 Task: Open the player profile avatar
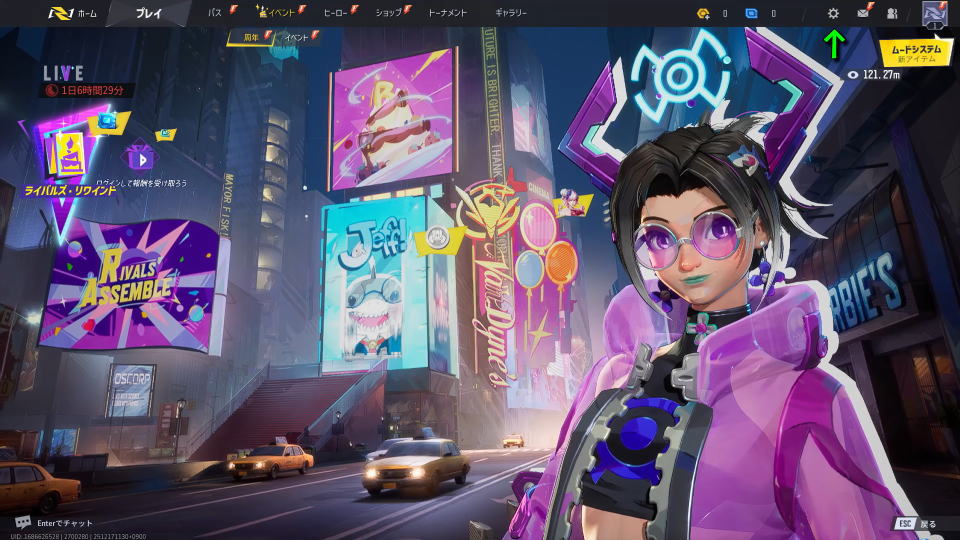934,13
